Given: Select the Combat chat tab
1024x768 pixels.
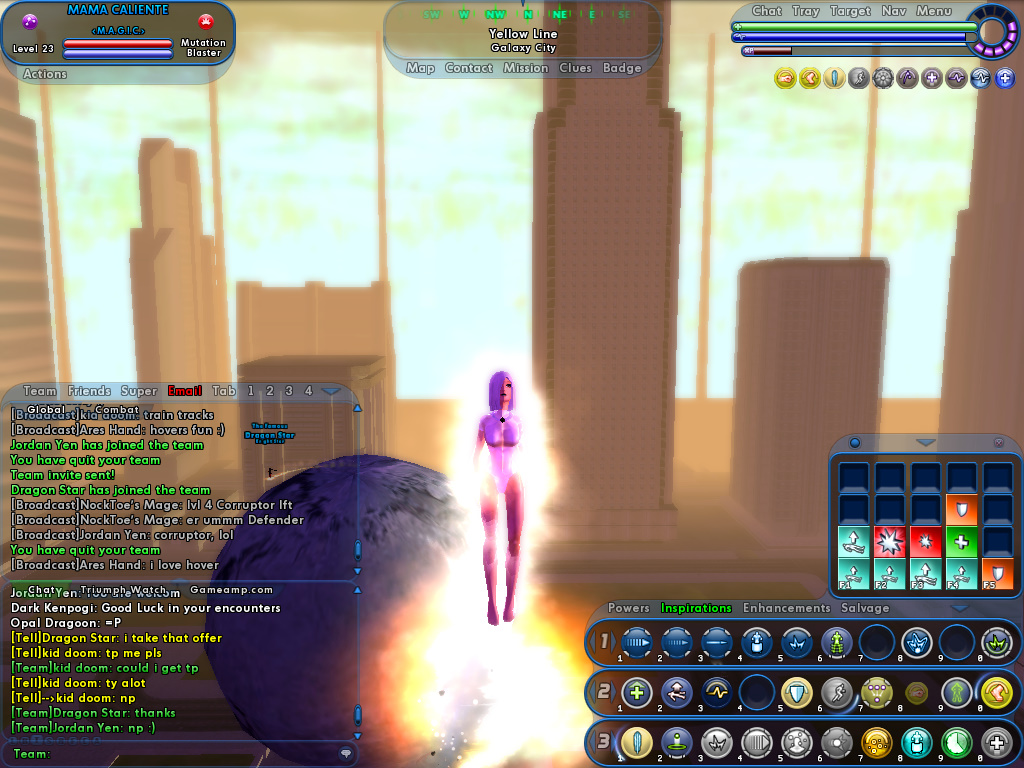Looking at the screenshot, I should tap(117, 409).
